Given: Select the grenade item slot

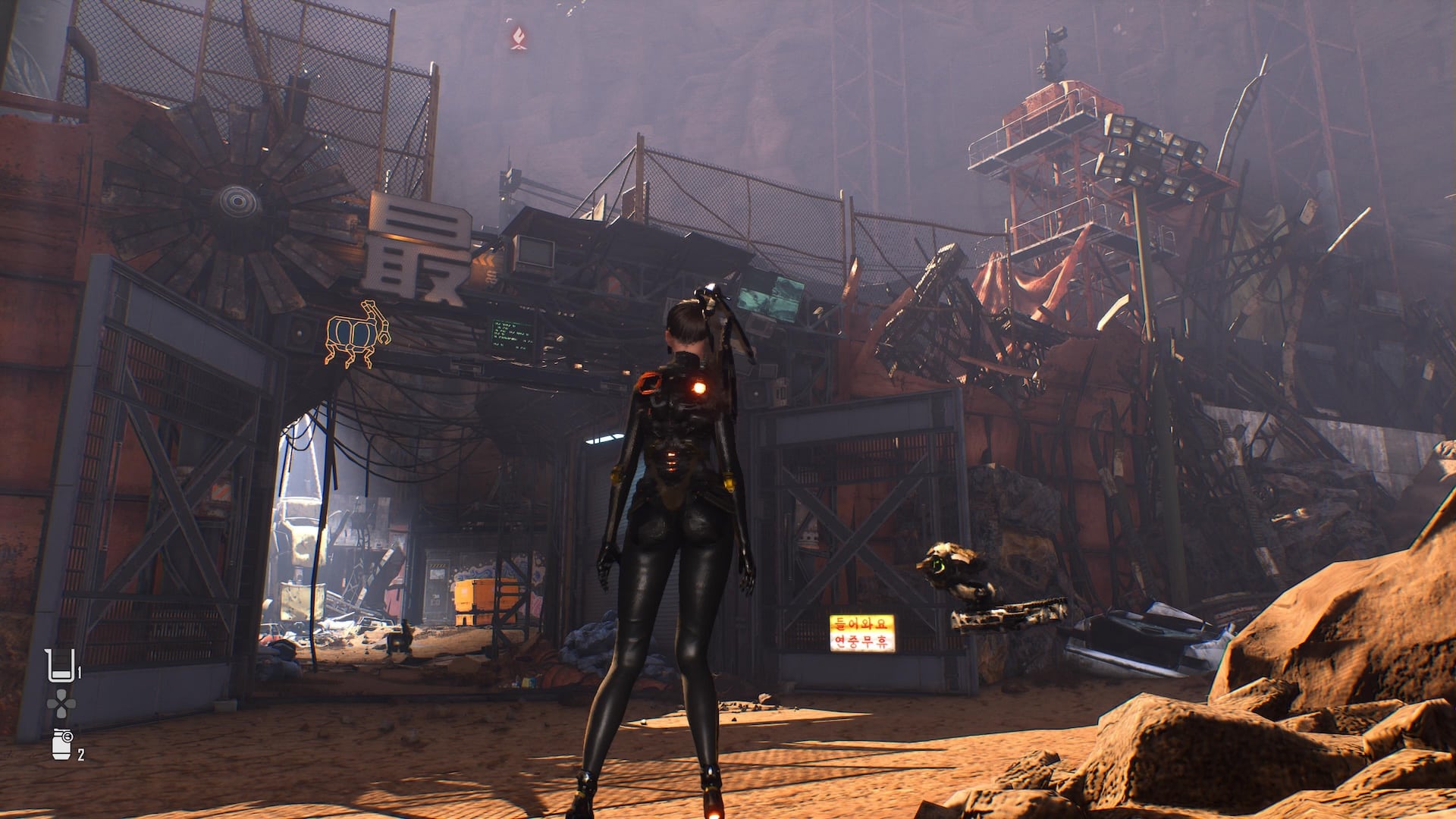Looking at the screenshot, I should coord(62,745).
